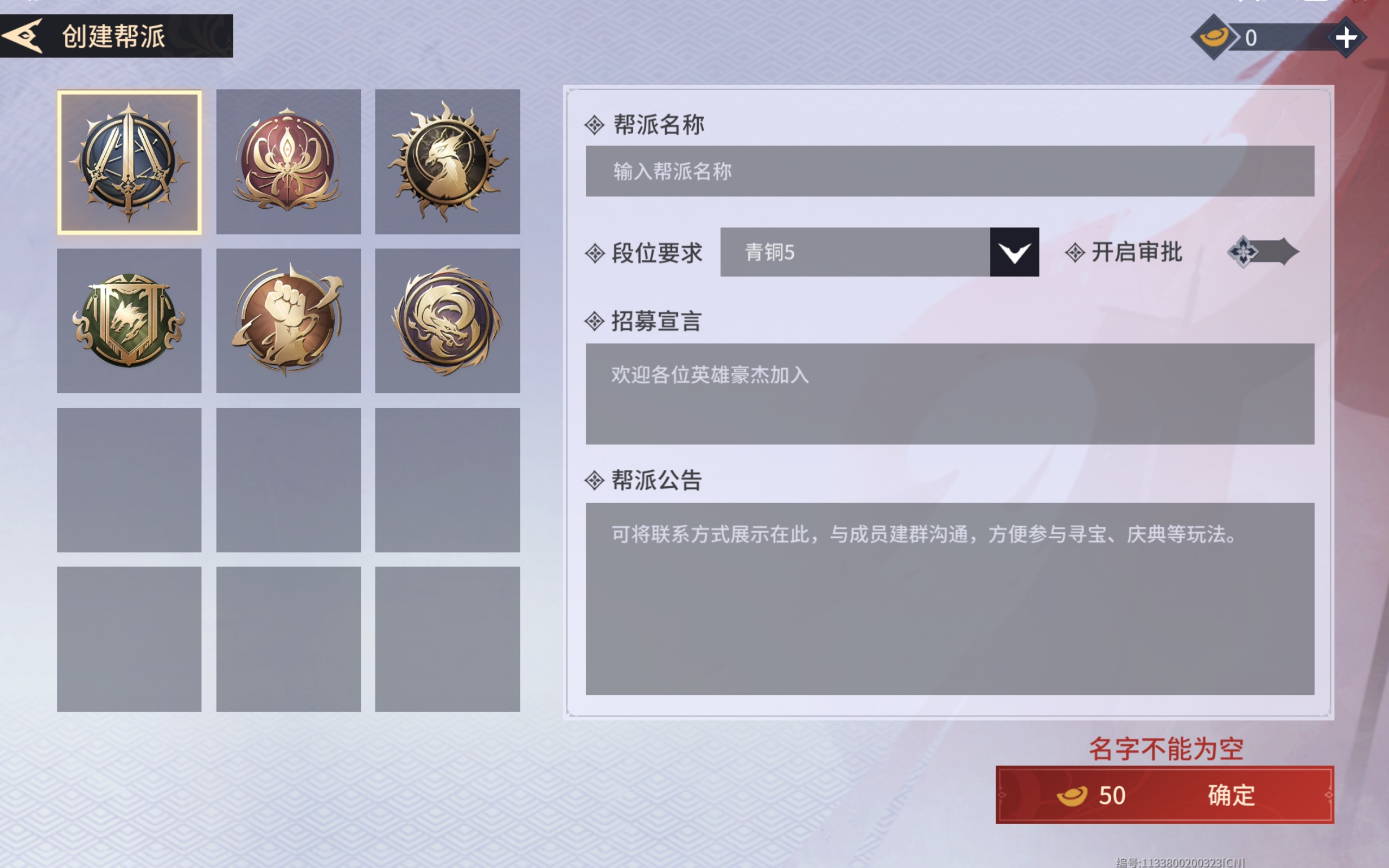Choose the golden fist emblem

tap(288, 320)
